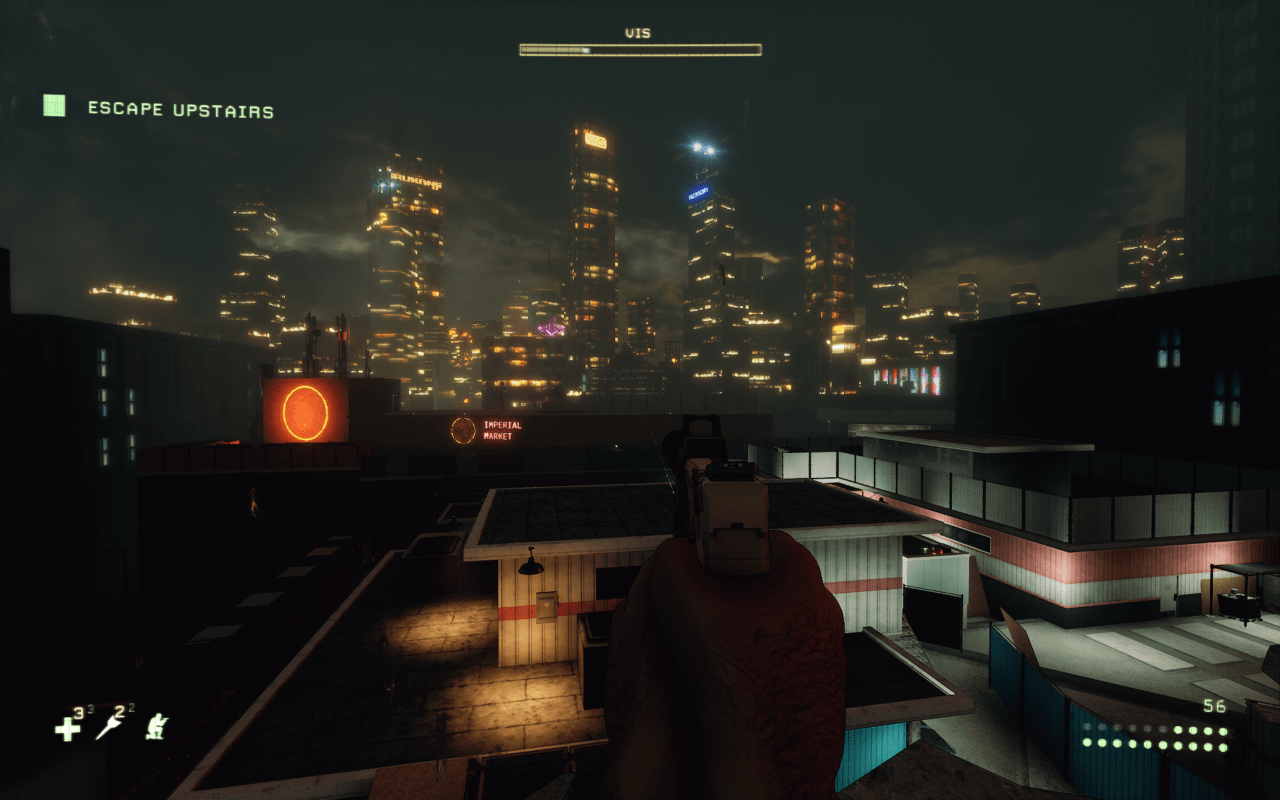Select the health cross icon

(66, 729)
